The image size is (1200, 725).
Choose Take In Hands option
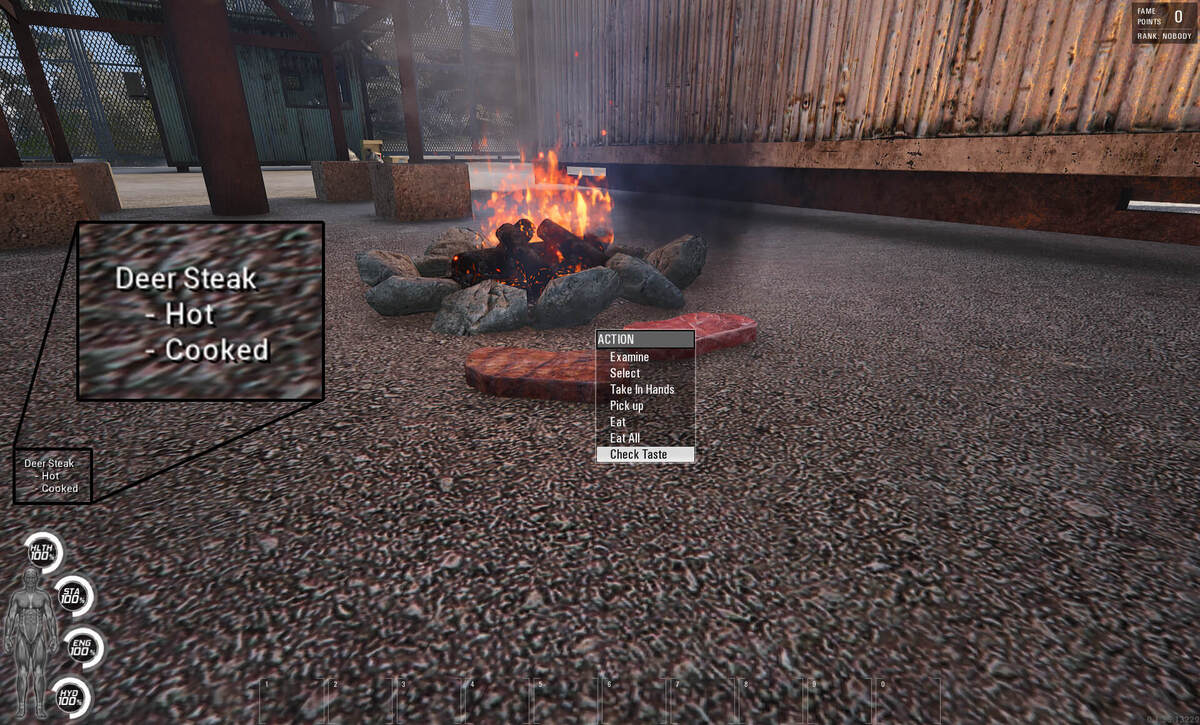coord(642,389)
